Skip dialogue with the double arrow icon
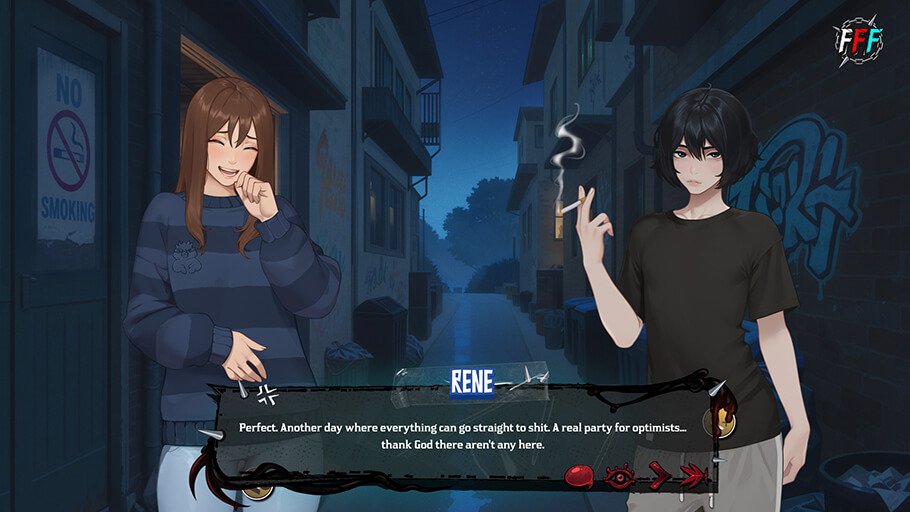The image size is (910, 512). [693, 476]
